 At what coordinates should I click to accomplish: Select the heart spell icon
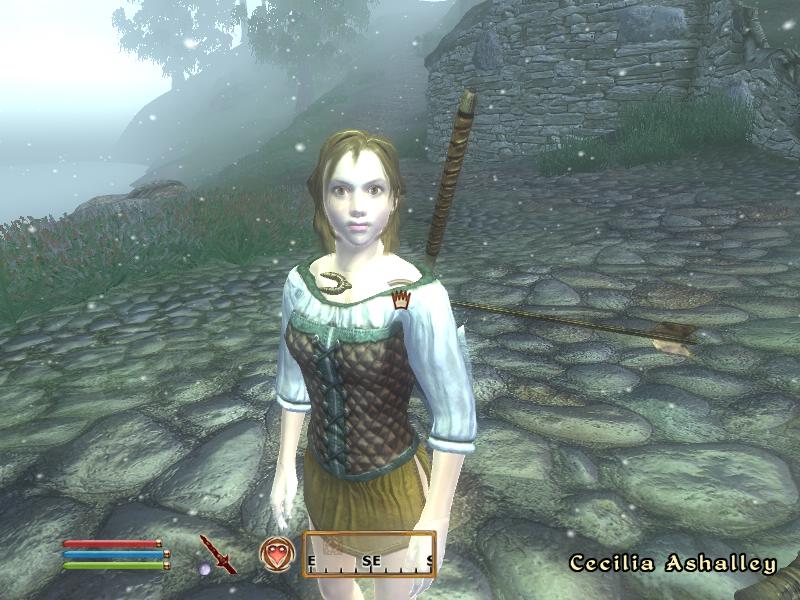276,553
